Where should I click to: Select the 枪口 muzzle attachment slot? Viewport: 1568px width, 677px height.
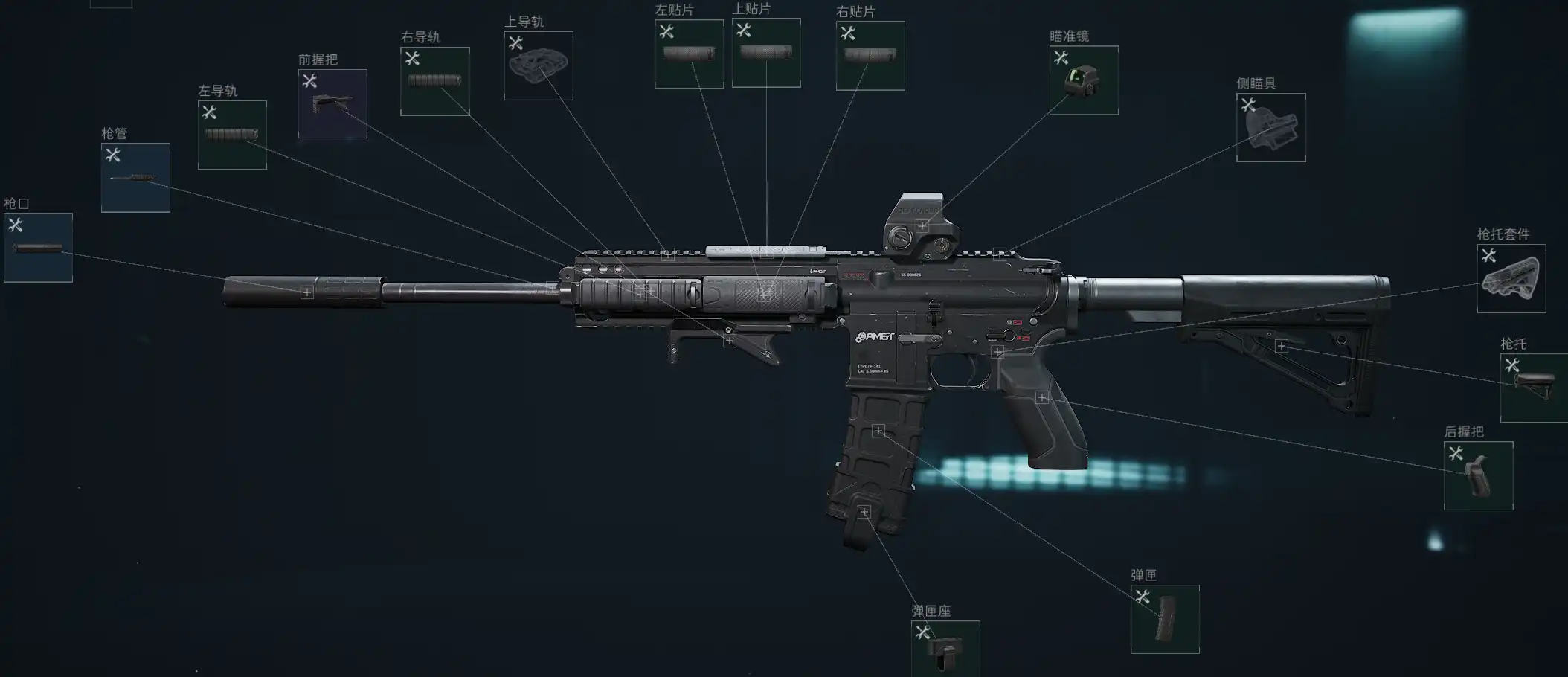click(x=38, y=248)
